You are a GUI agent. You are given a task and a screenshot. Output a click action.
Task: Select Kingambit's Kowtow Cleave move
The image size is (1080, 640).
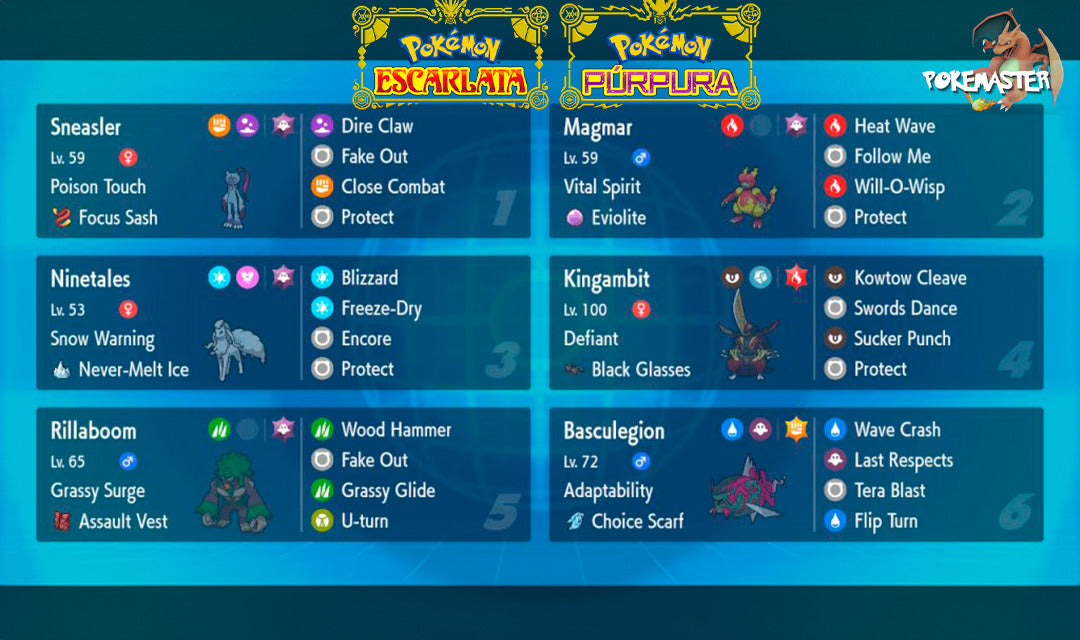coord(909,278)
